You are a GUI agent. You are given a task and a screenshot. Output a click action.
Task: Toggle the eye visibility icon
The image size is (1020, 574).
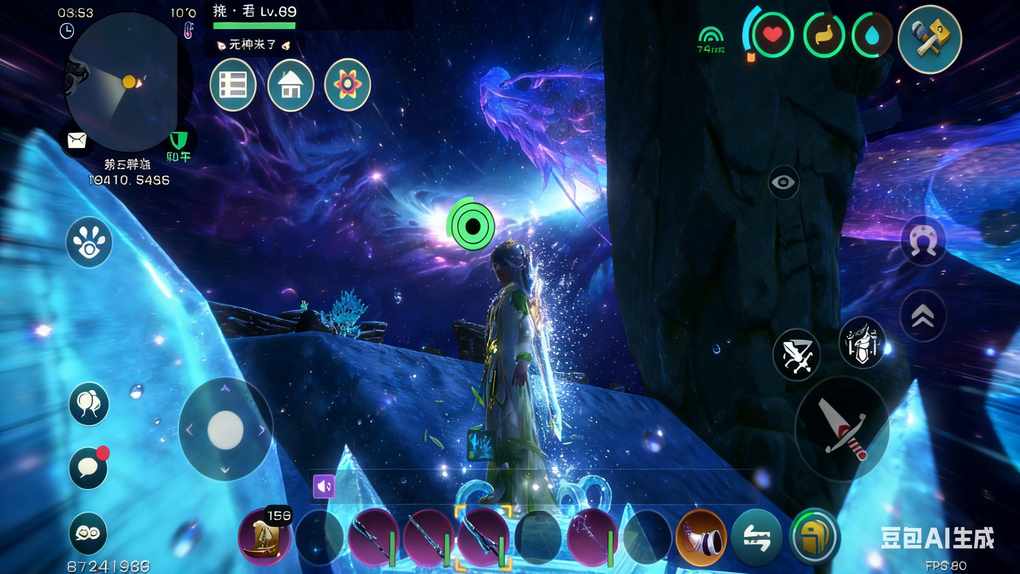[784, 182]
